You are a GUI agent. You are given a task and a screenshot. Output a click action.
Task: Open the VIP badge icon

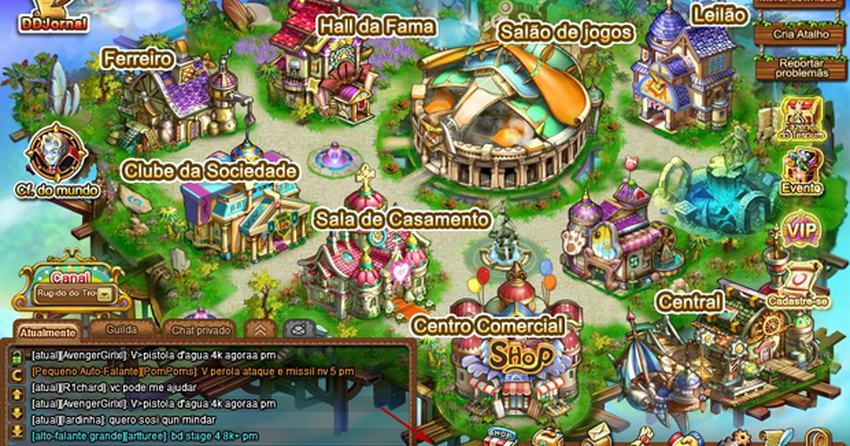pos(801,231)
